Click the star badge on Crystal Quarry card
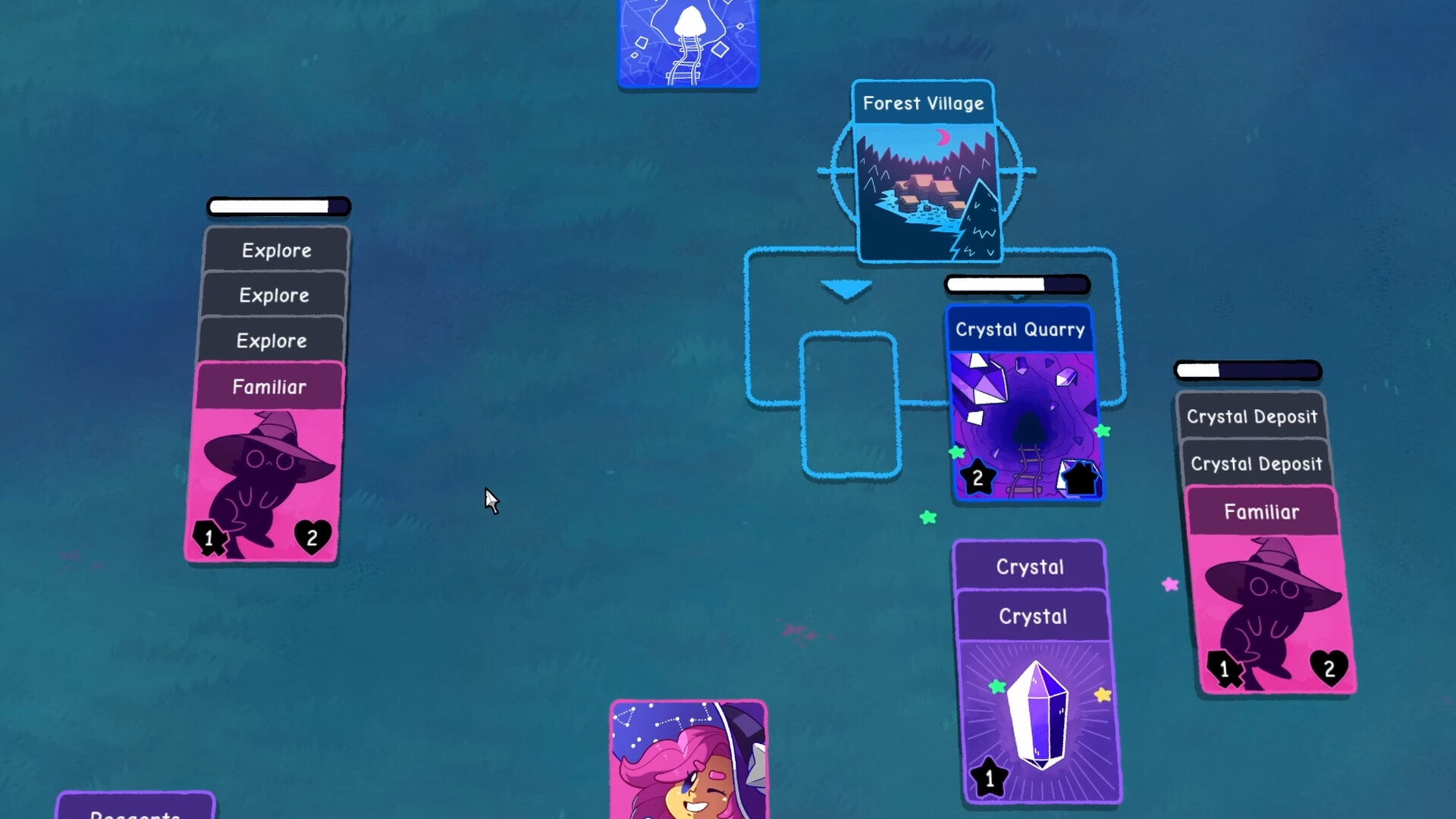Image resolution: width=1456 pixels, height=819 pixels. coord(978,477)
